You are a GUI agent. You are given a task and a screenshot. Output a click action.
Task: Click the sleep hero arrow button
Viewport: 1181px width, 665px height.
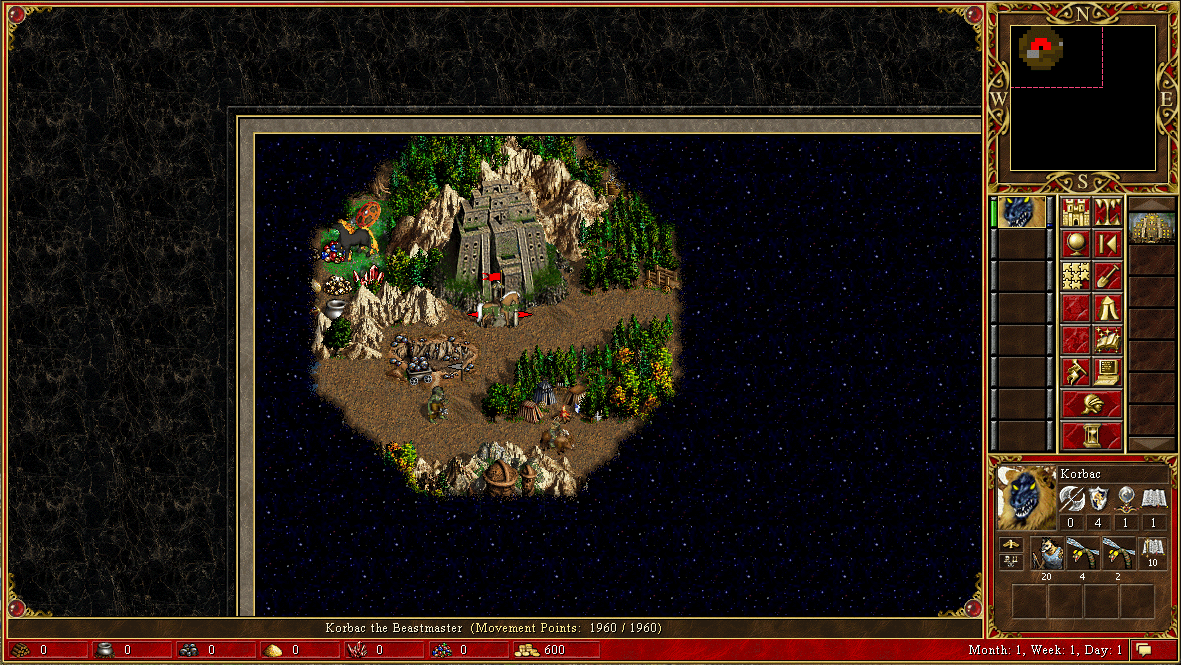pos(1107,244)
